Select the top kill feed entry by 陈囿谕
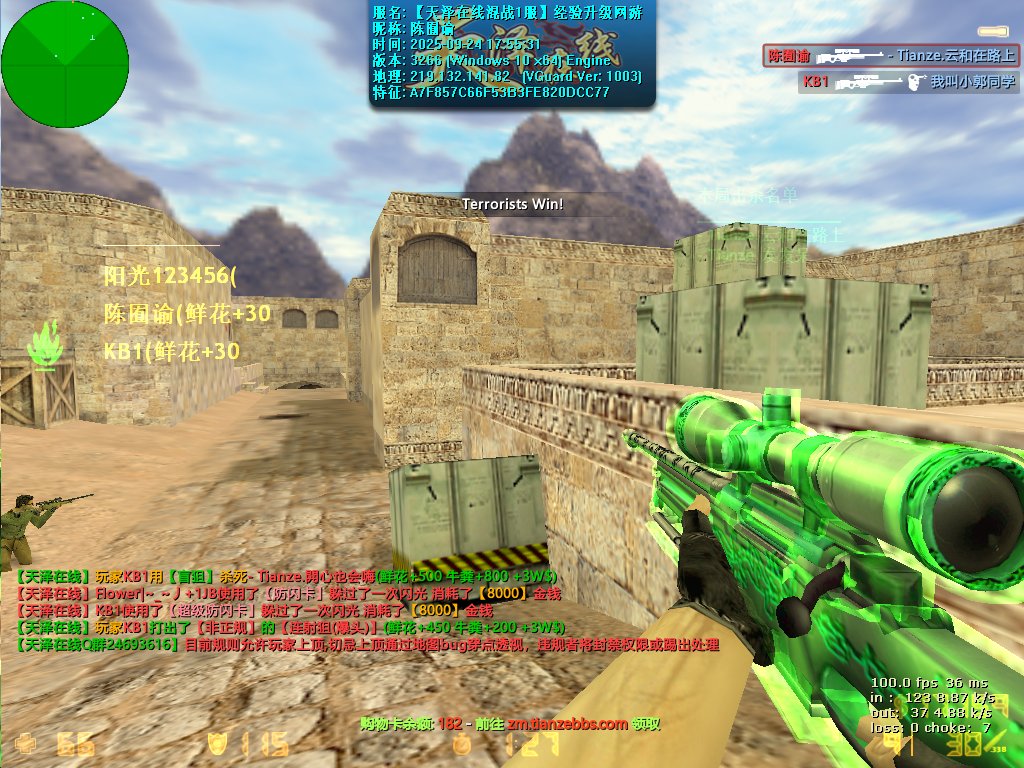 [x=890, y=56]
